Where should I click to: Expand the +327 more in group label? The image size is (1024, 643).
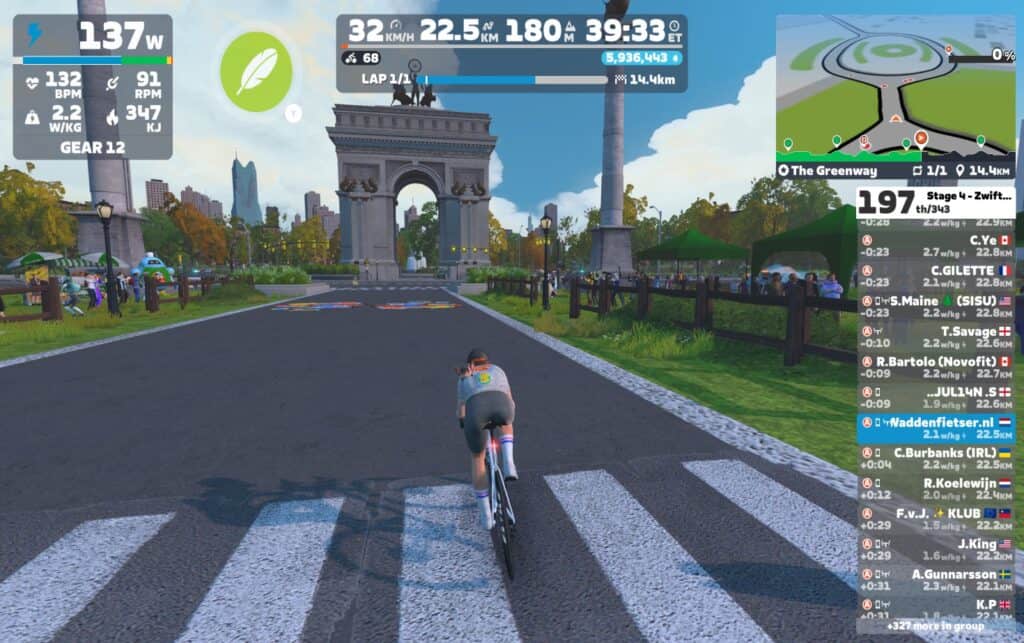click(934, 626)
